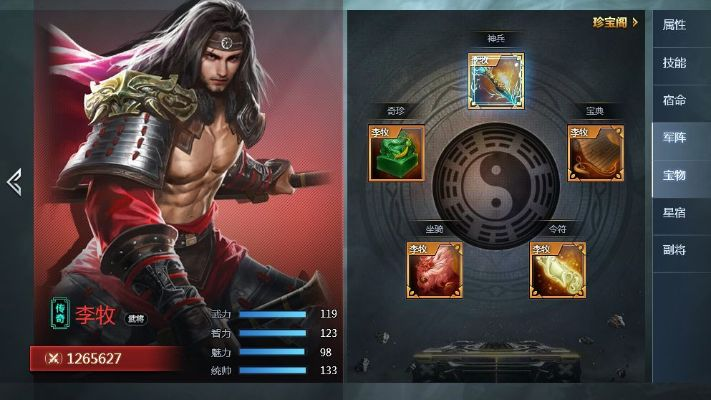
Task: Go to the 副将 tab
Action: coord(674,250)
